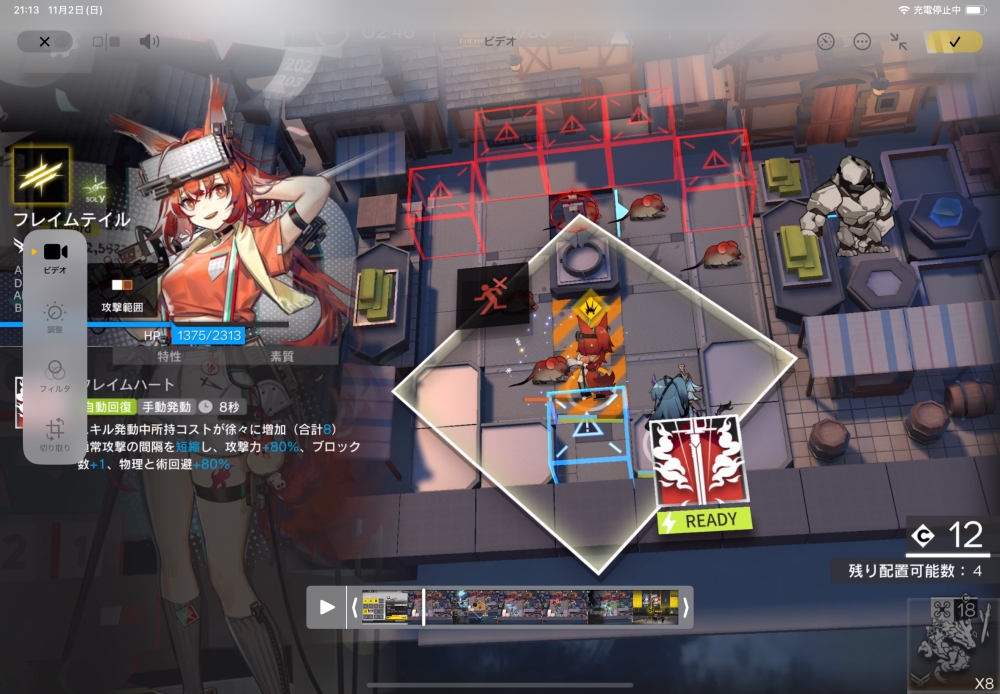1000x694 pixels.
Task: Close the video editor with the X button
Action: [44, 42]
